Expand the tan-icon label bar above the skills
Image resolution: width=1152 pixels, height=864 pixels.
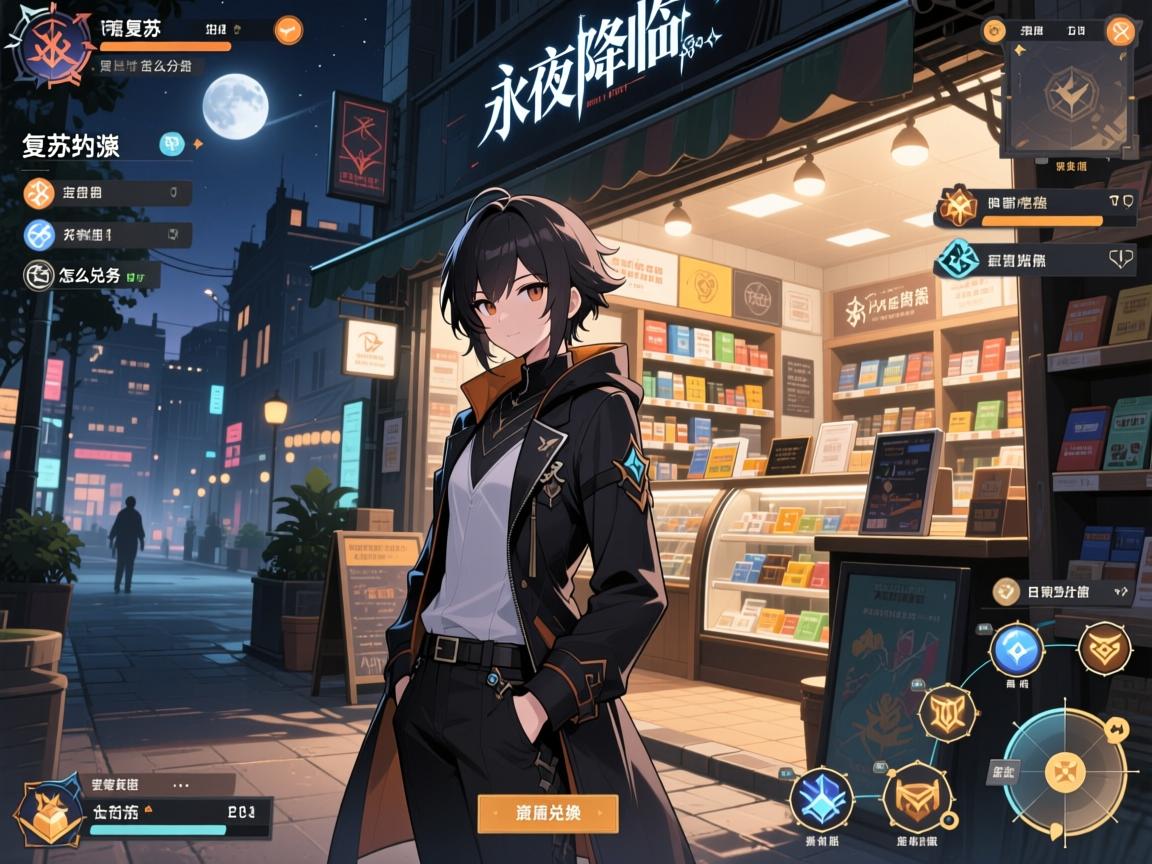coord(1062,591)
